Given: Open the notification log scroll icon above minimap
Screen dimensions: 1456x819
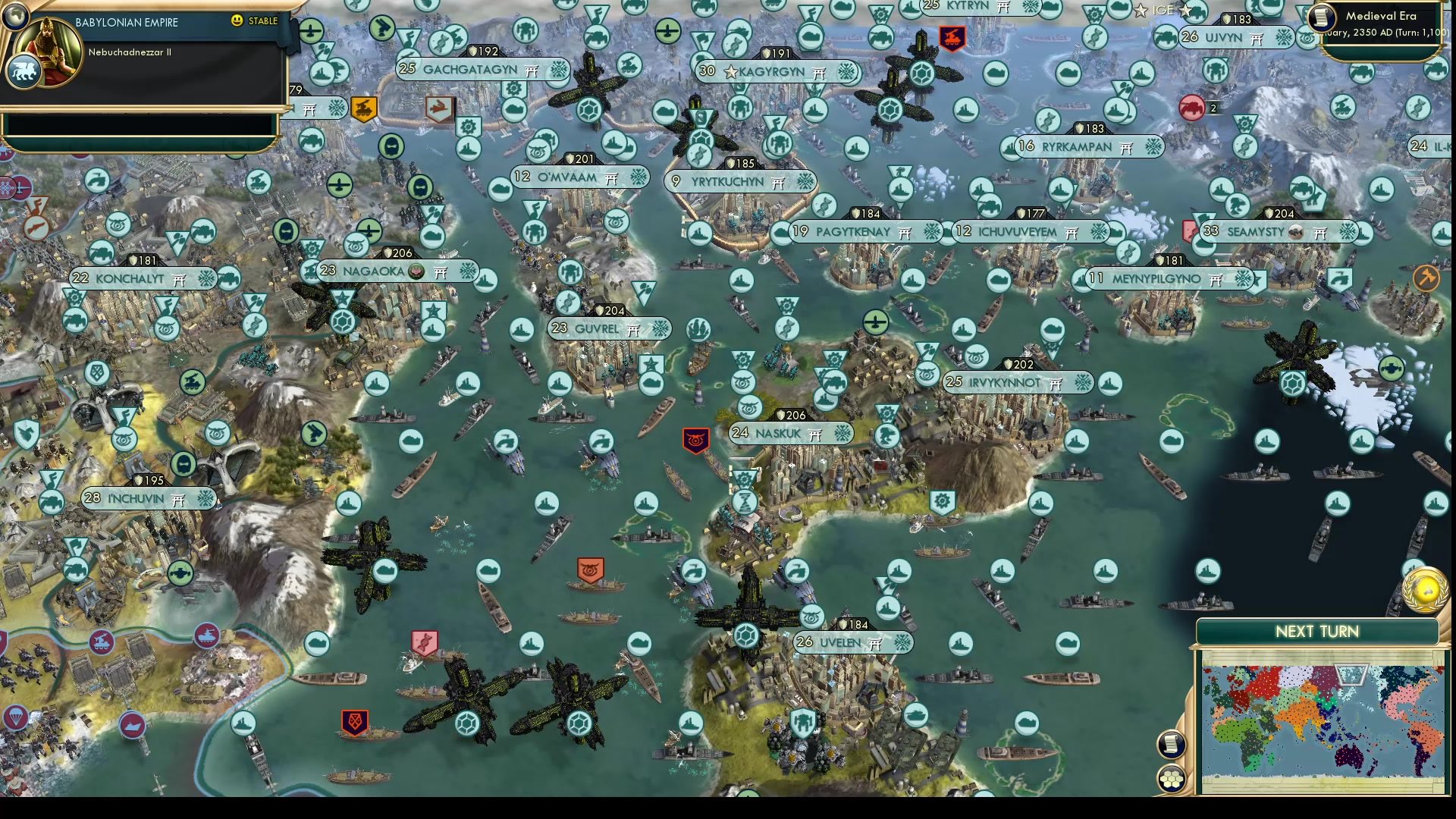Looking at the screenshot, I should pos(1172,746).
